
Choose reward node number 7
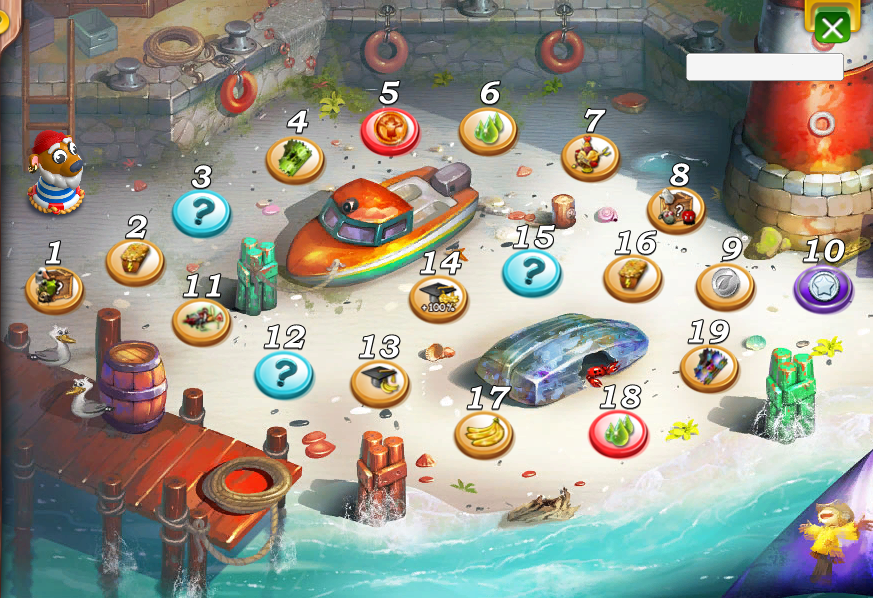coord(590,157)
